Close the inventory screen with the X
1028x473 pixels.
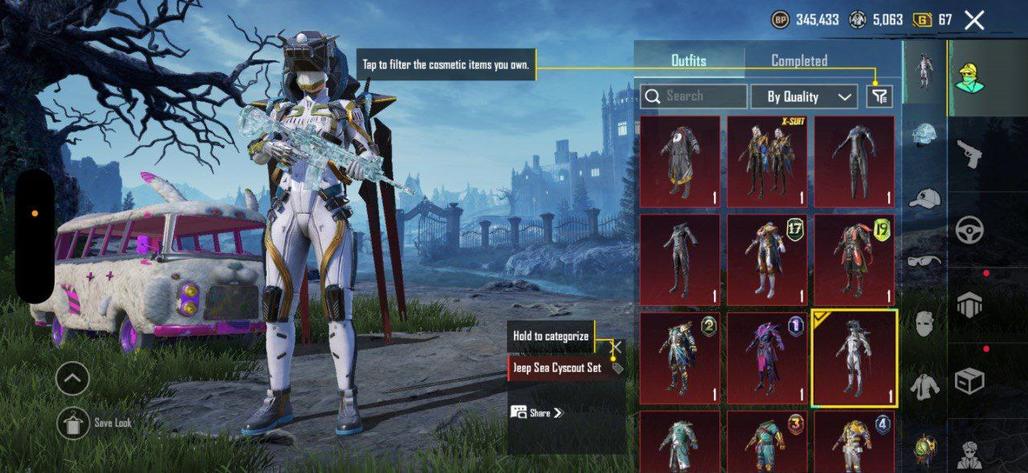click(974, 20)
